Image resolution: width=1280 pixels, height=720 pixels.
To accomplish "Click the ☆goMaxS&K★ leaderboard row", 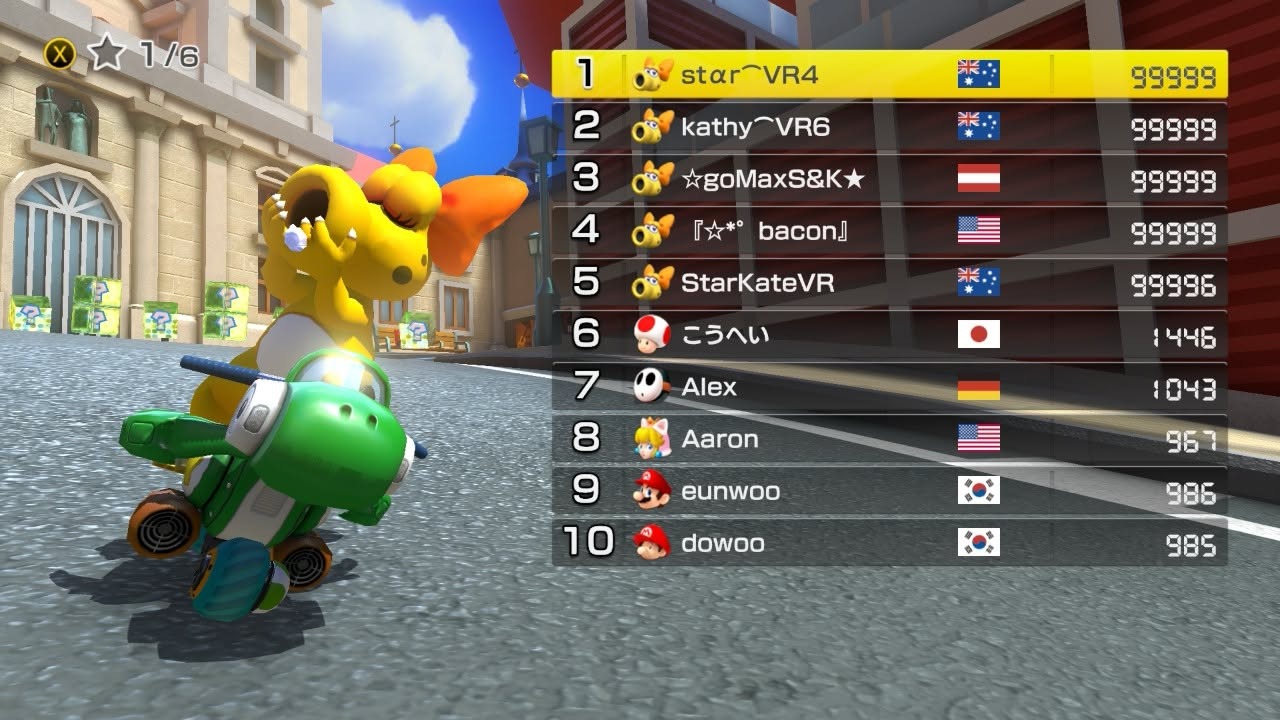I will click(889, 179).
